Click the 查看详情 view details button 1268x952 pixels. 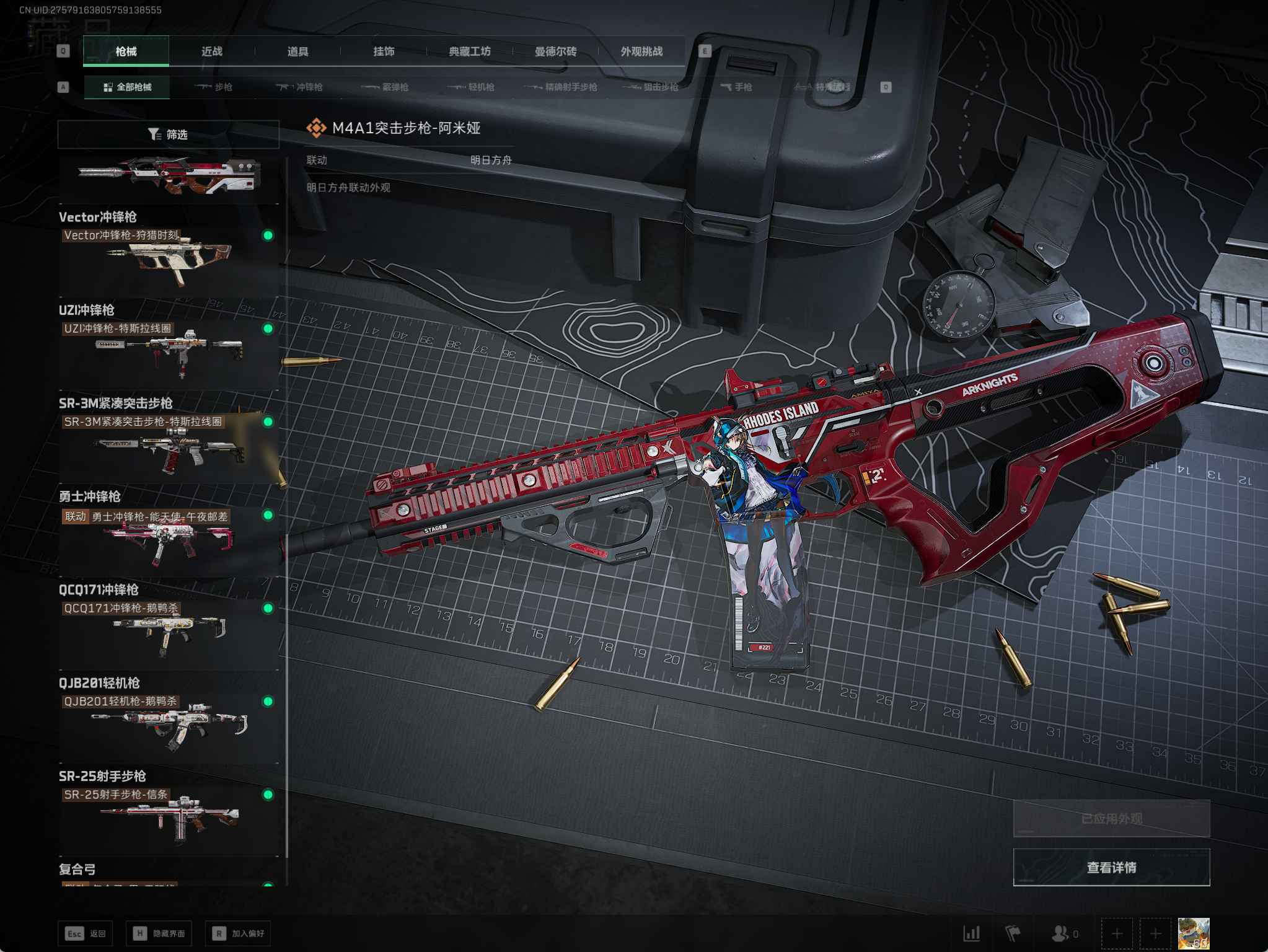(1111, 868)
